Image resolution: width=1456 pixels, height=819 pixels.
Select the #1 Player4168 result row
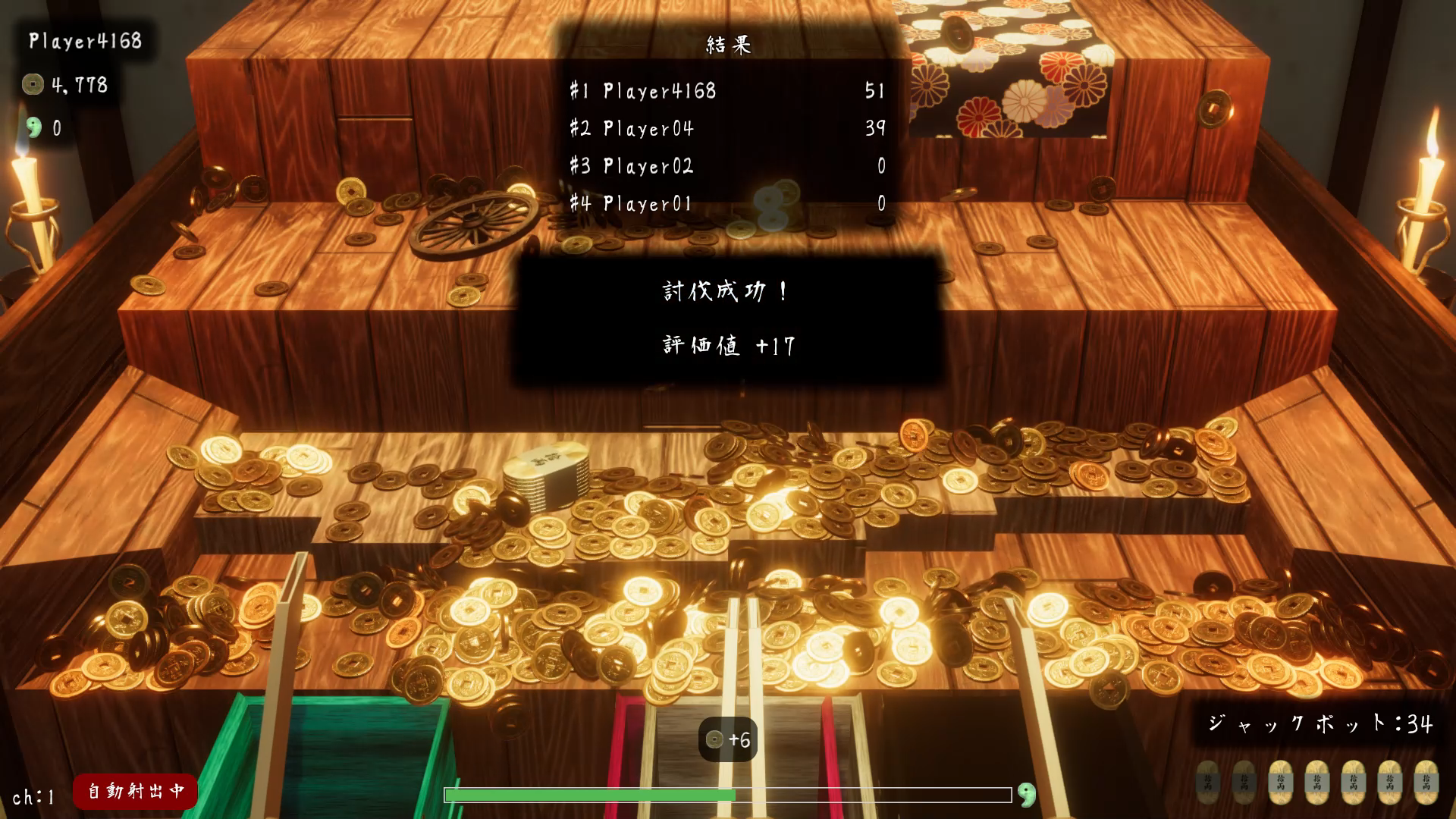726,91
